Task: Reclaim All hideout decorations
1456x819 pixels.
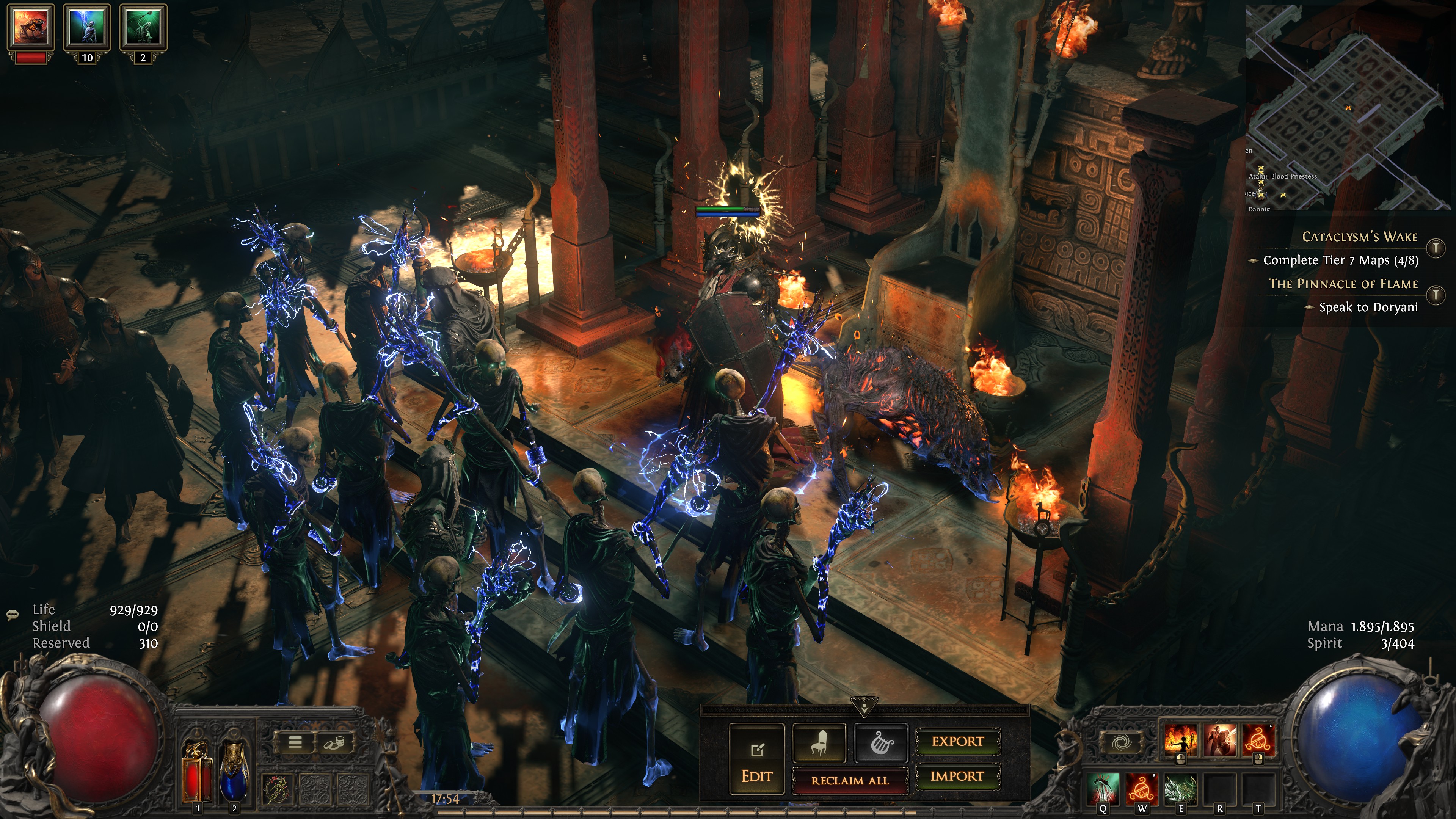Action: tap(849, 781)
